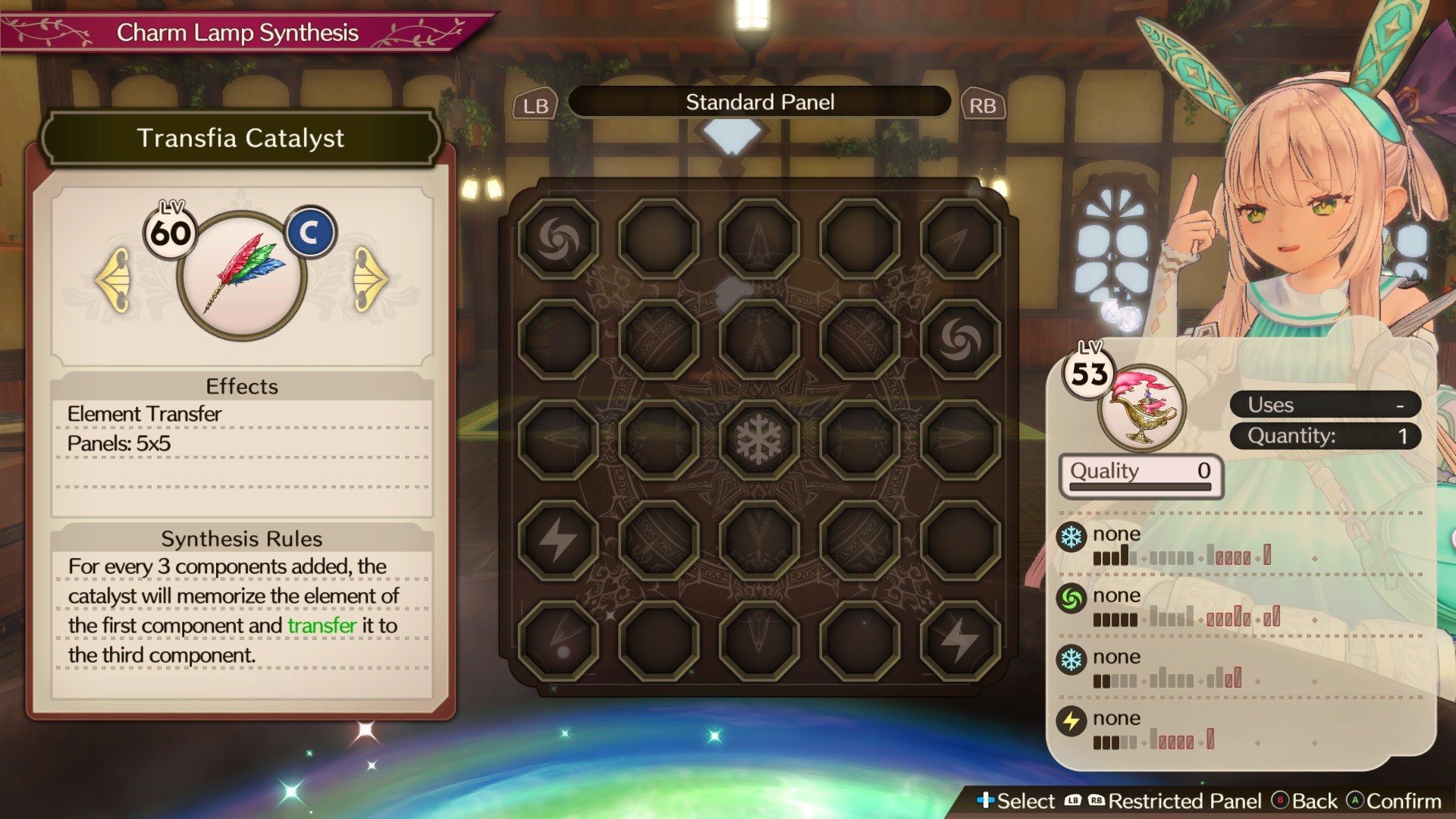
Task: Select the yellow lightning element effect row
Action: 1183,729
